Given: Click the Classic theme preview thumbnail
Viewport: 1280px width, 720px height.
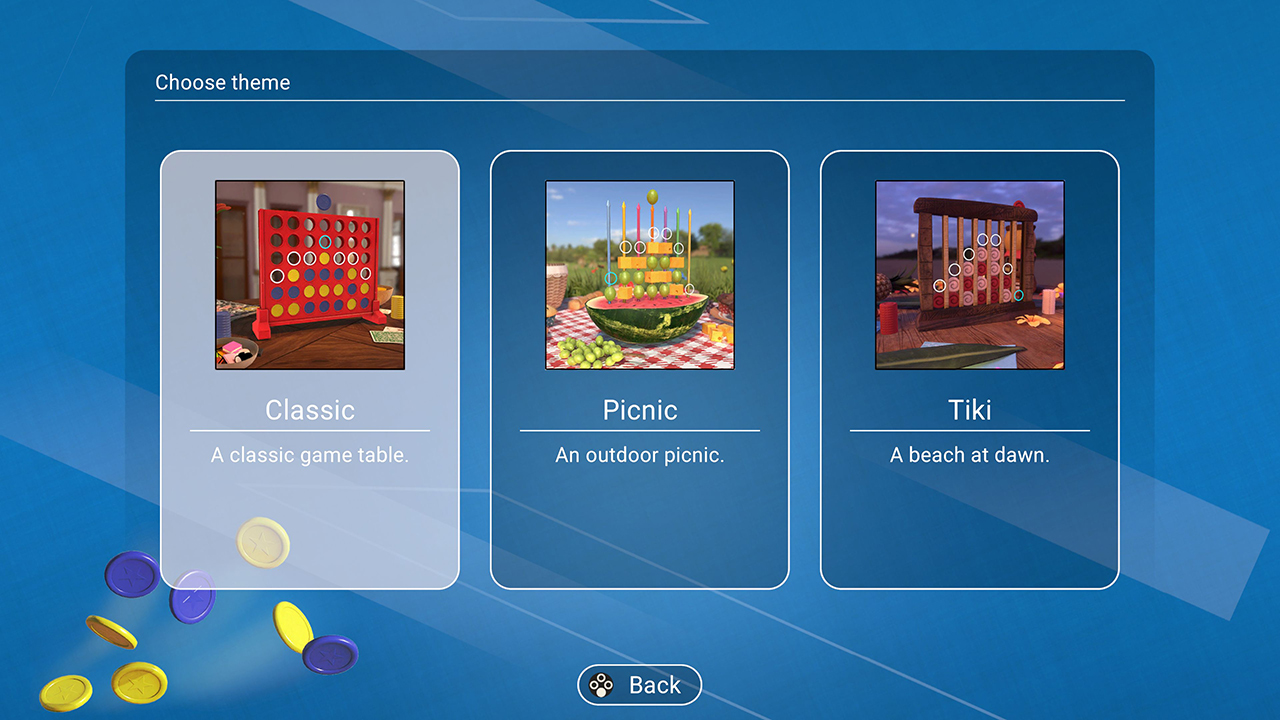Looking at the screenshot, I should point(310,273).
